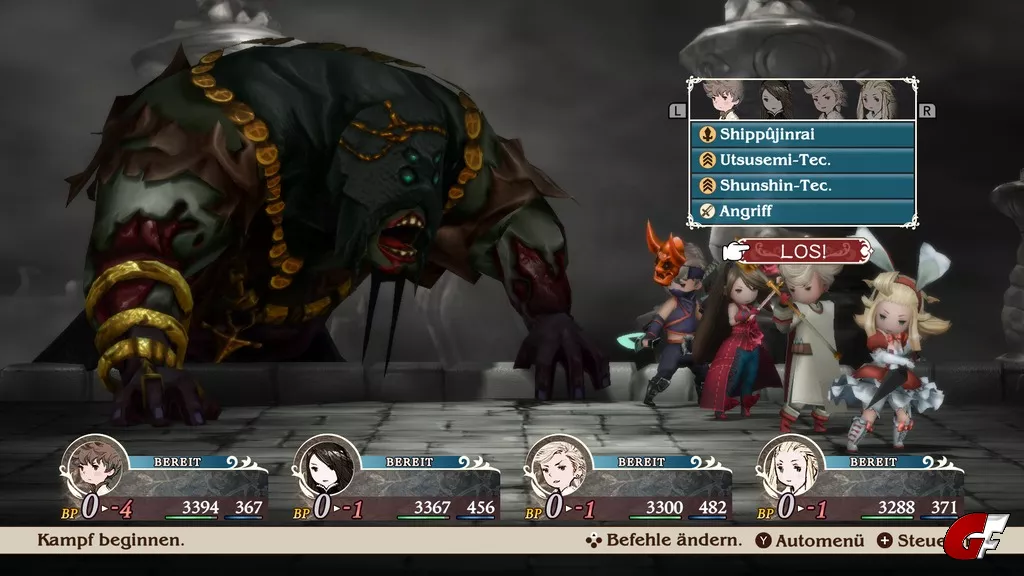This screenshot has width=1024, height=576.
Task: Choose the Utsusemi-Tec. command
Action: click(x=801, y=160)
